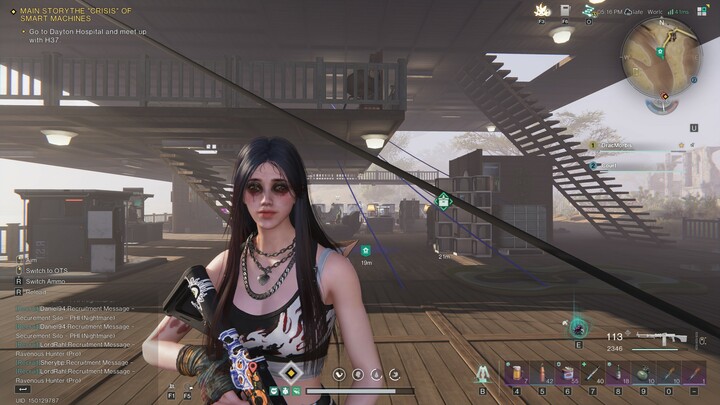Viewport: 720px width, 405px height.
Task: Open the document icon in top bar
Action: [x=565, y=9]
